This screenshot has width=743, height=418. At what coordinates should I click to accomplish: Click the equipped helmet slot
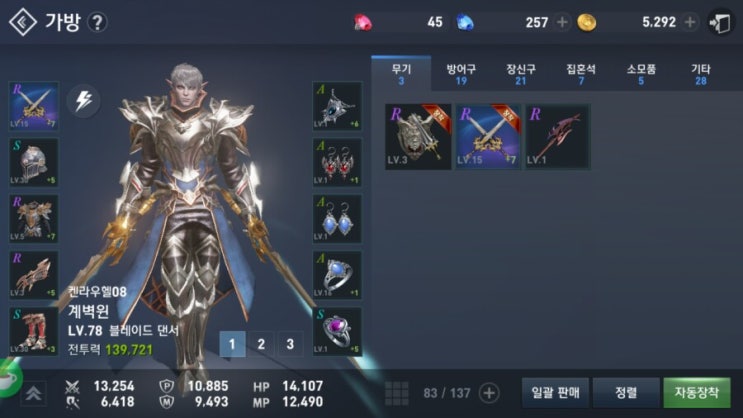[33, 162]
